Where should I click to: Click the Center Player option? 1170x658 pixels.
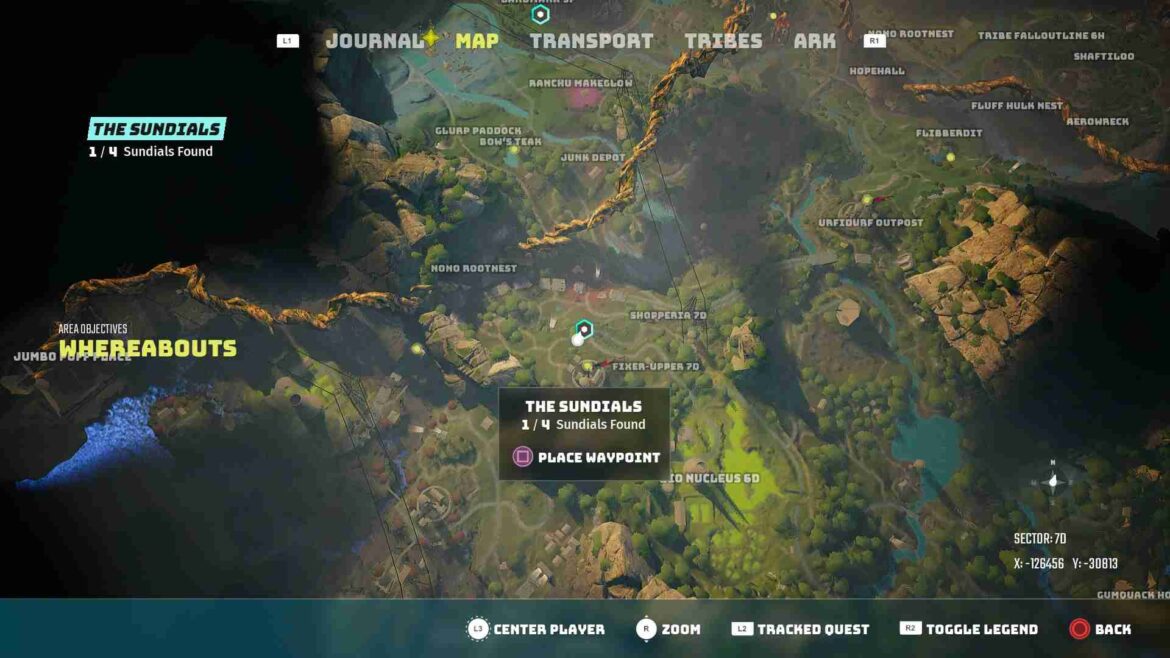point(548,629)
